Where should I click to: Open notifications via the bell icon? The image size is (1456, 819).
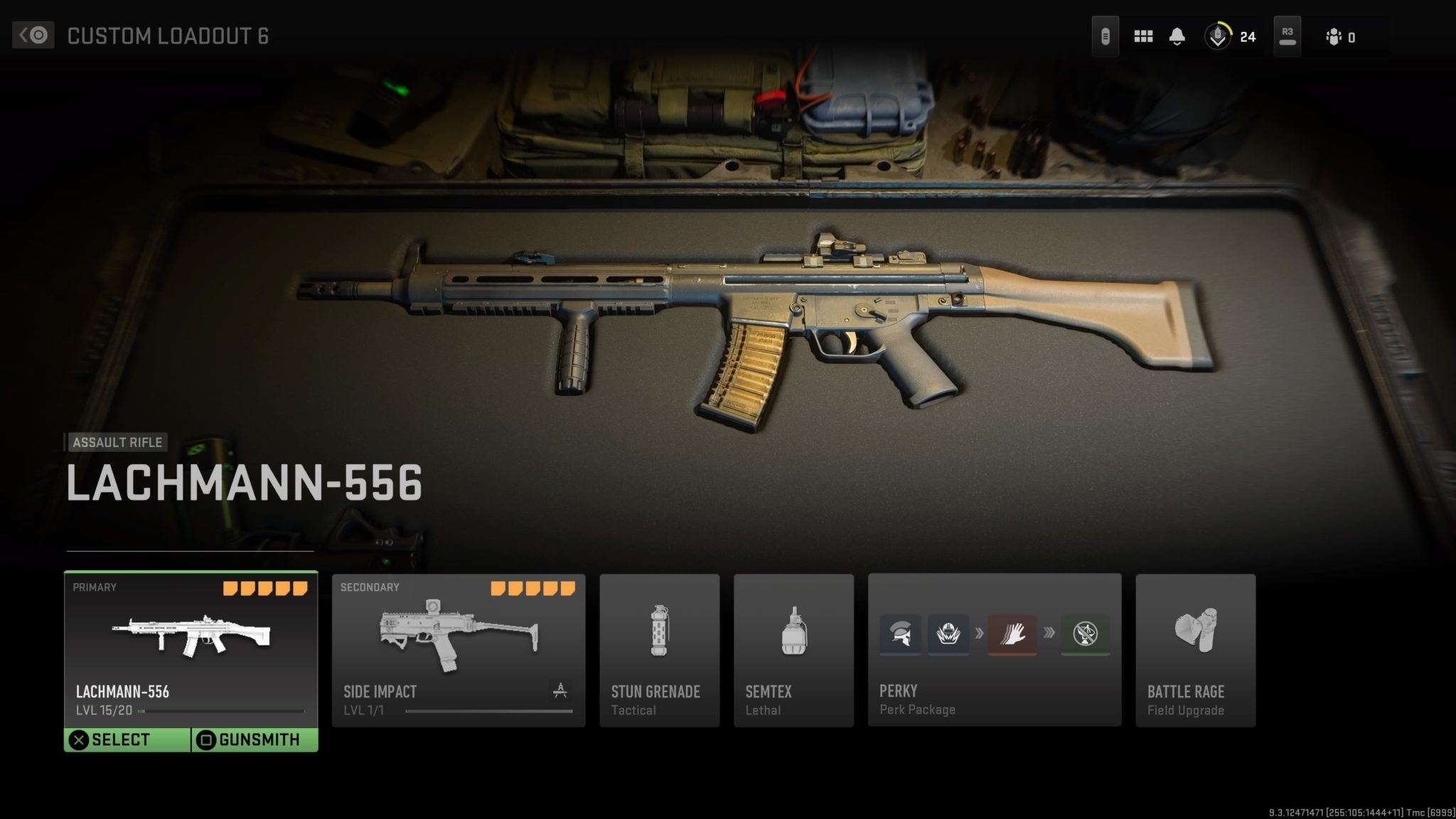pyautogui.click(x=1178, y=36)
